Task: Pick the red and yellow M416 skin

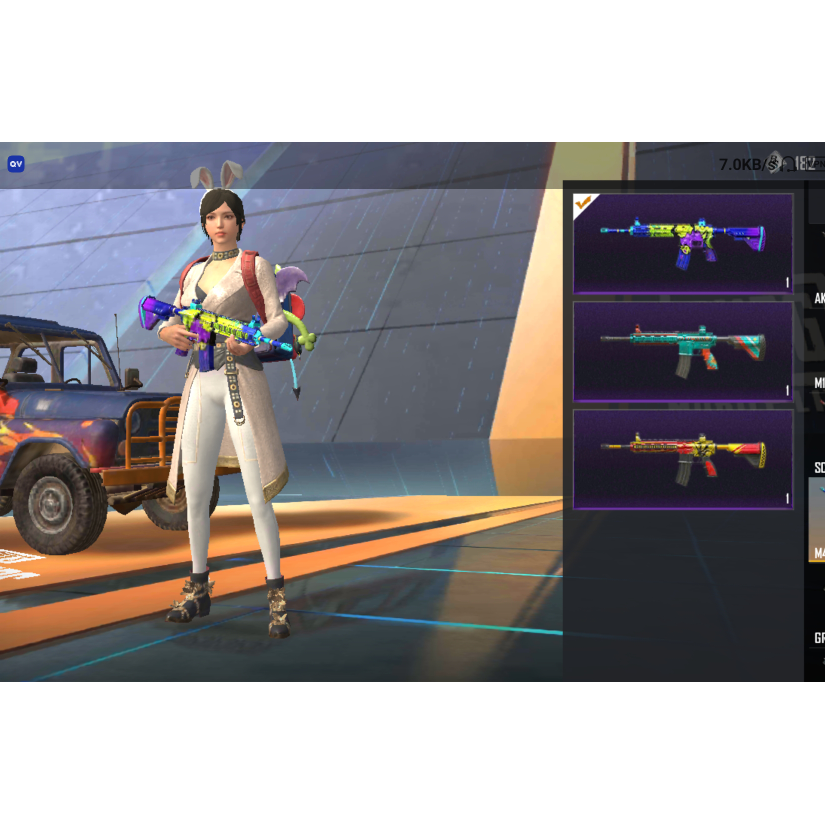Action: [x=683, y=459]
